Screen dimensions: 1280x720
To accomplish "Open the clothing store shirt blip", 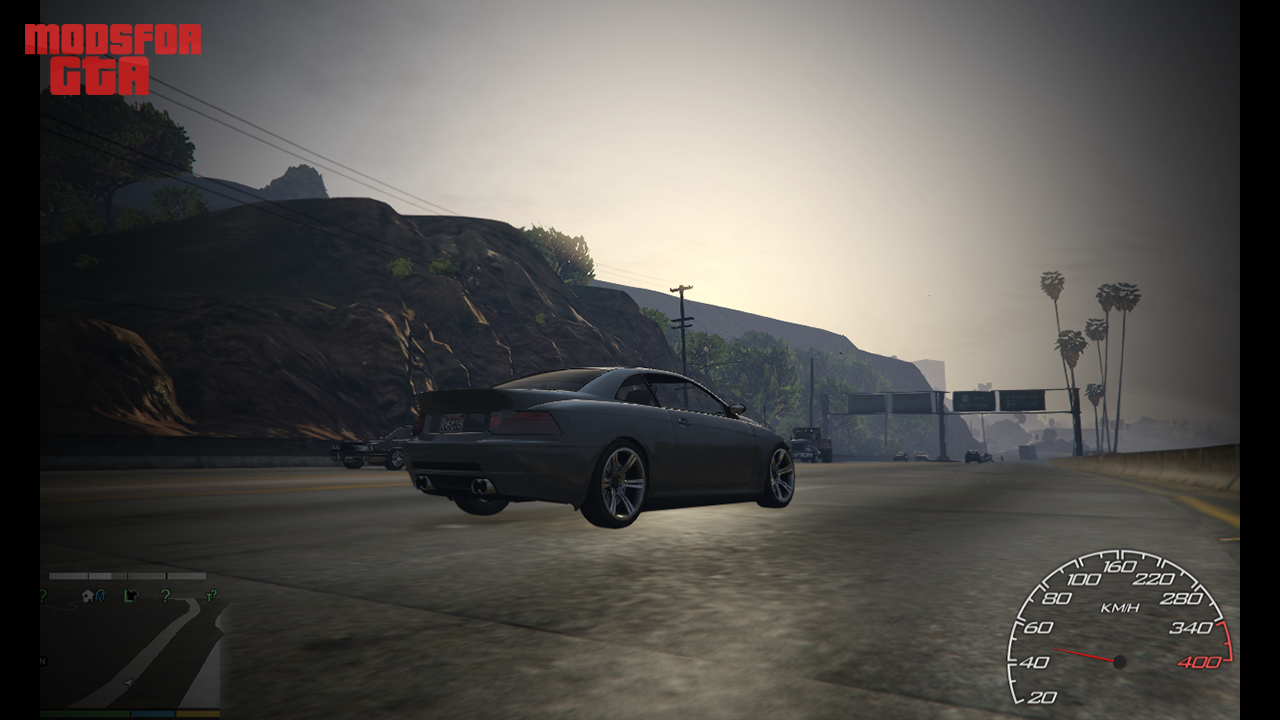I will 130,596.
